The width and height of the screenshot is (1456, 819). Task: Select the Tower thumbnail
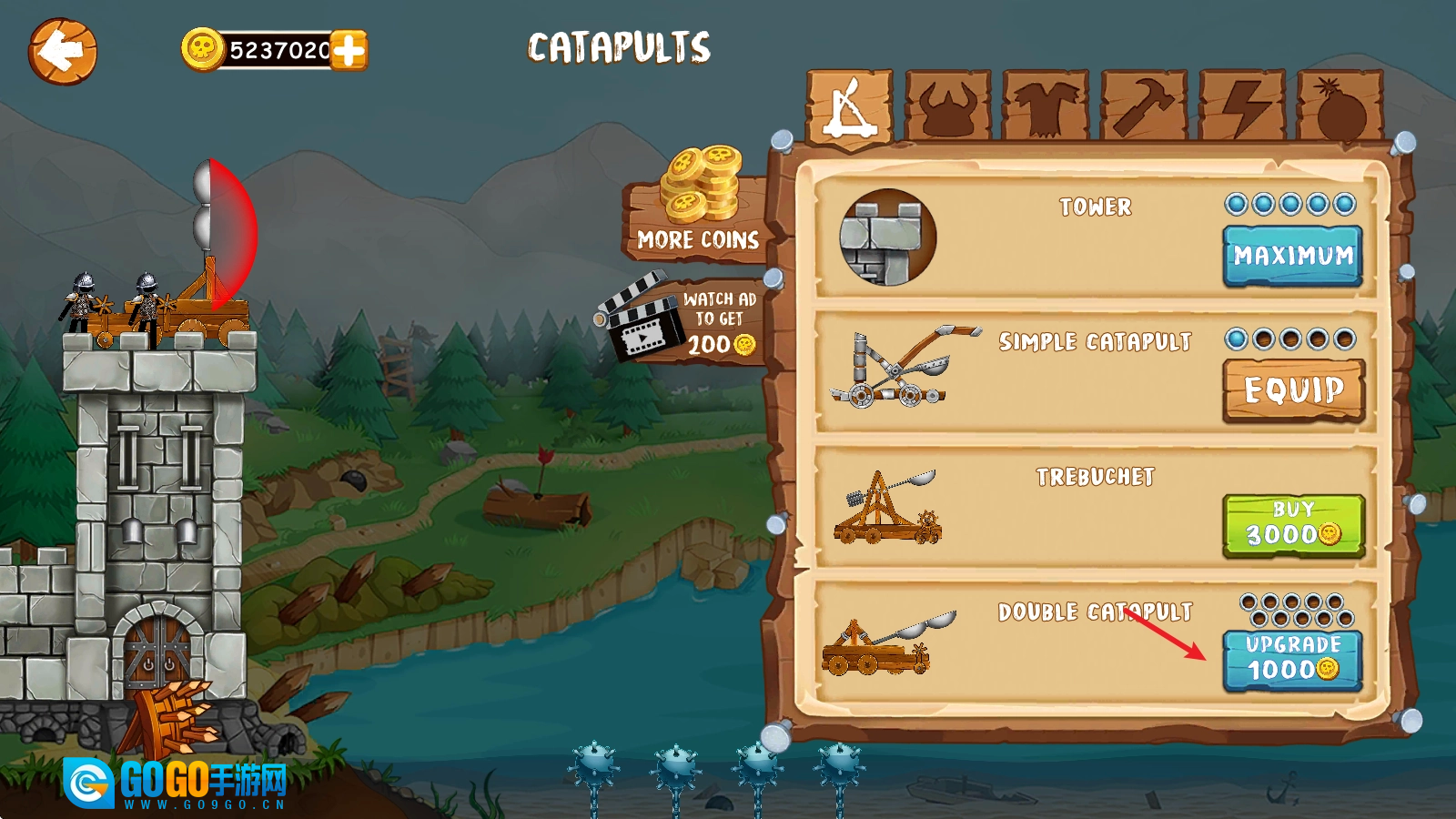click(x=887, y=237)
